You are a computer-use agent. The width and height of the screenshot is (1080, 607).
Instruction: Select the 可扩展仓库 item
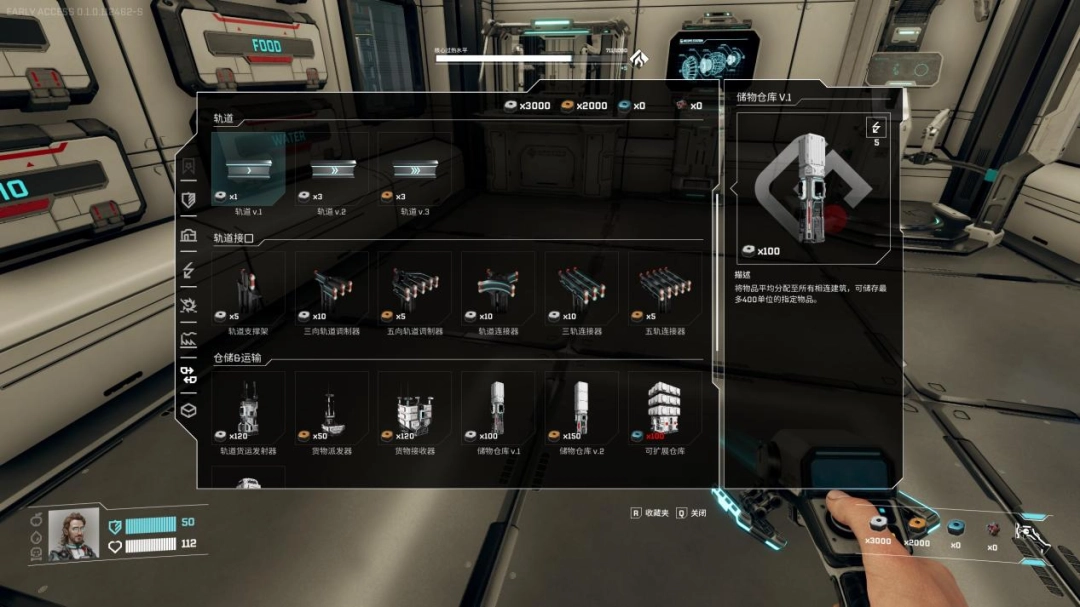[x=664, y=410]
